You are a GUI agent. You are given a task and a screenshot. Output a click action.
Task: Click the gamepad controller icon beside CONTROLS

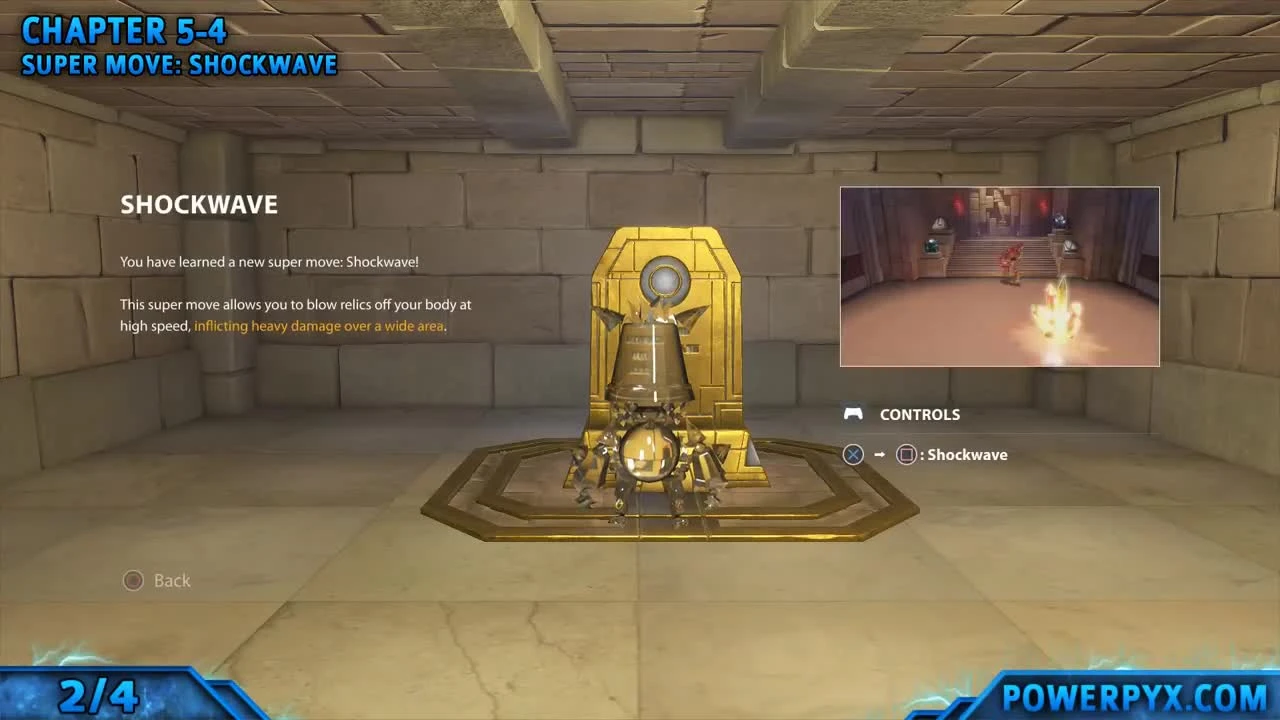pos(853,414)
